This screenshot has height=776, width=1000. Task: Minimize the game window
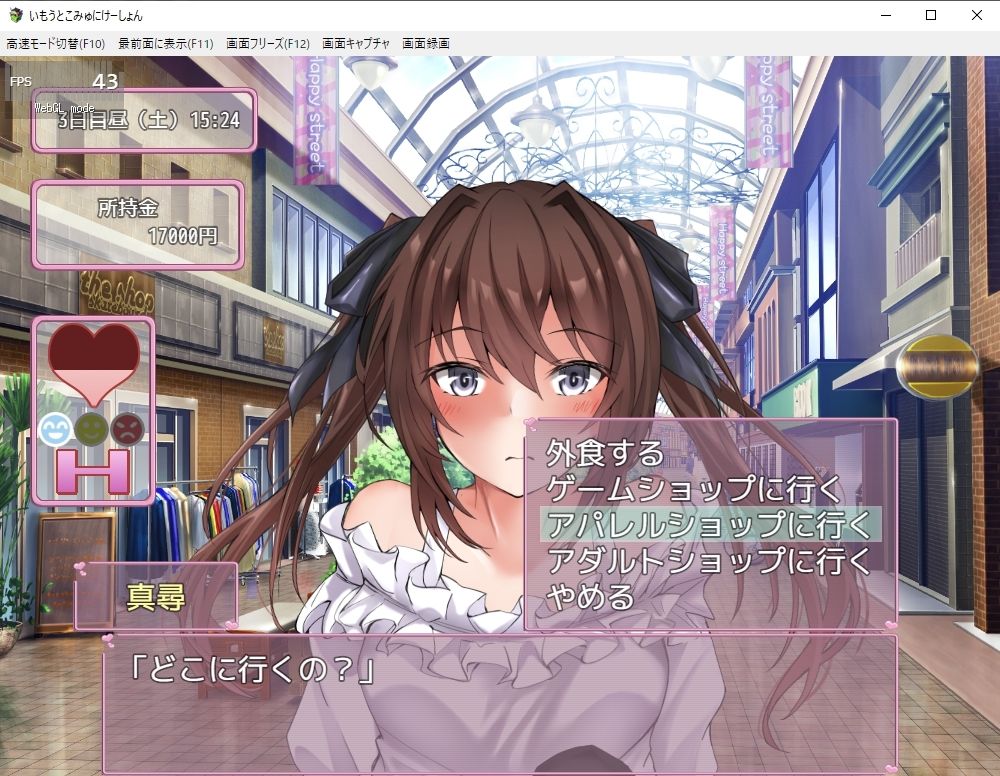[x=885, y=15]
